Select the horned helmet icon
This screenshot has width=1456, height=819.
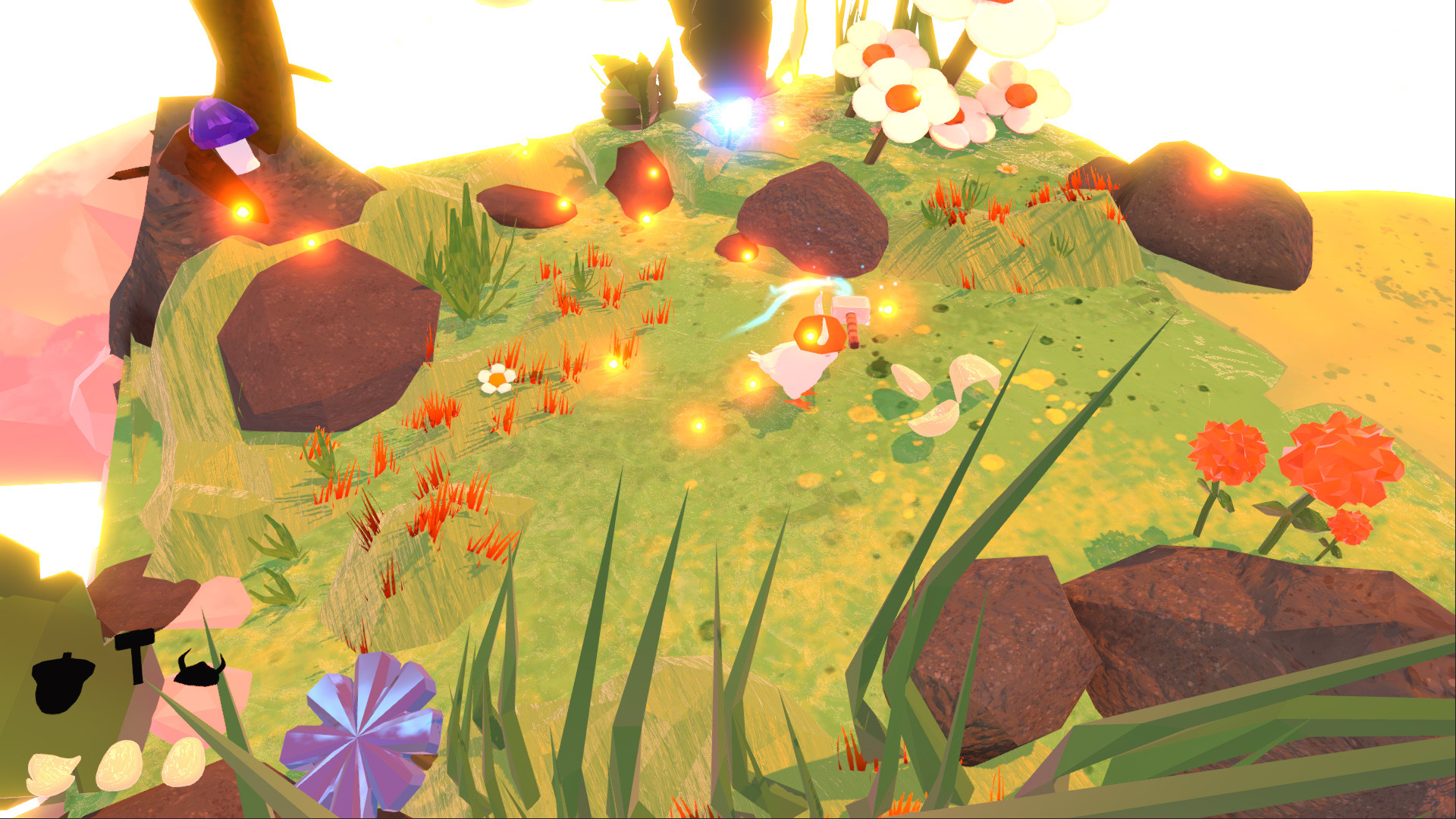(x=199, y=673)
